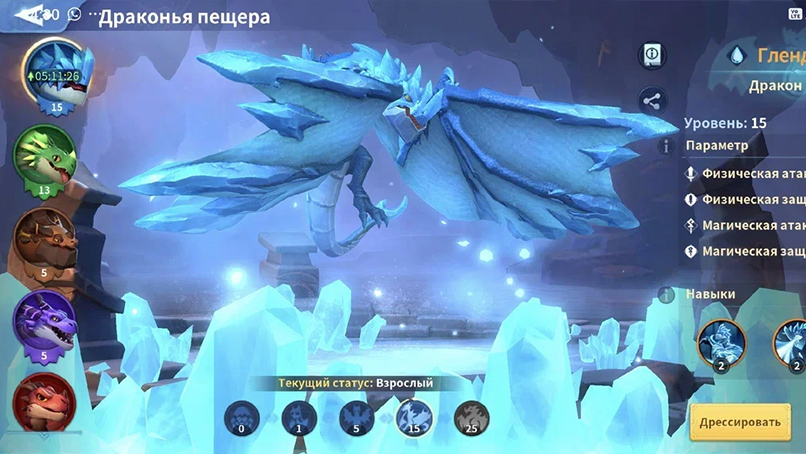The image size is (806, 454).
Task: Pick the purple dragon portrait
Action: click(x=44, y=323)
